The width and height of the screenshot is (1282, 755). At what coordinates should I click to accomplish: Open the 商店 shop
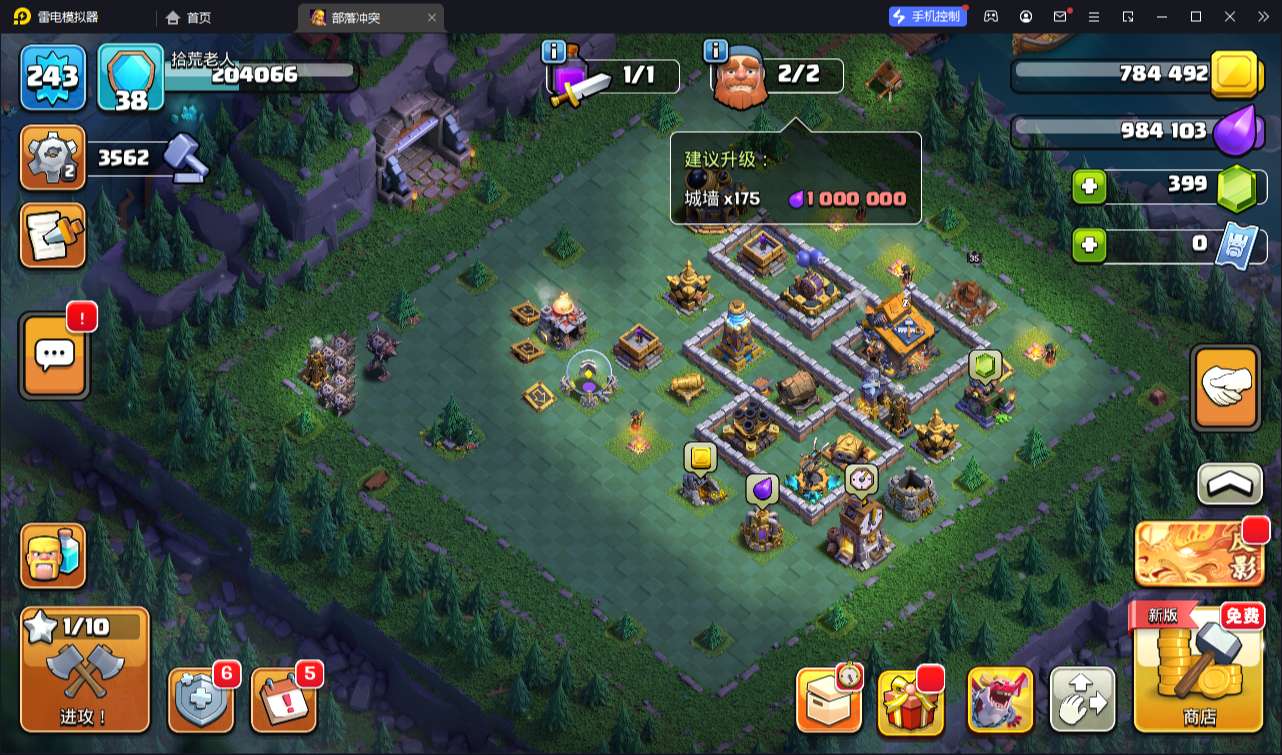[1198, 669]
